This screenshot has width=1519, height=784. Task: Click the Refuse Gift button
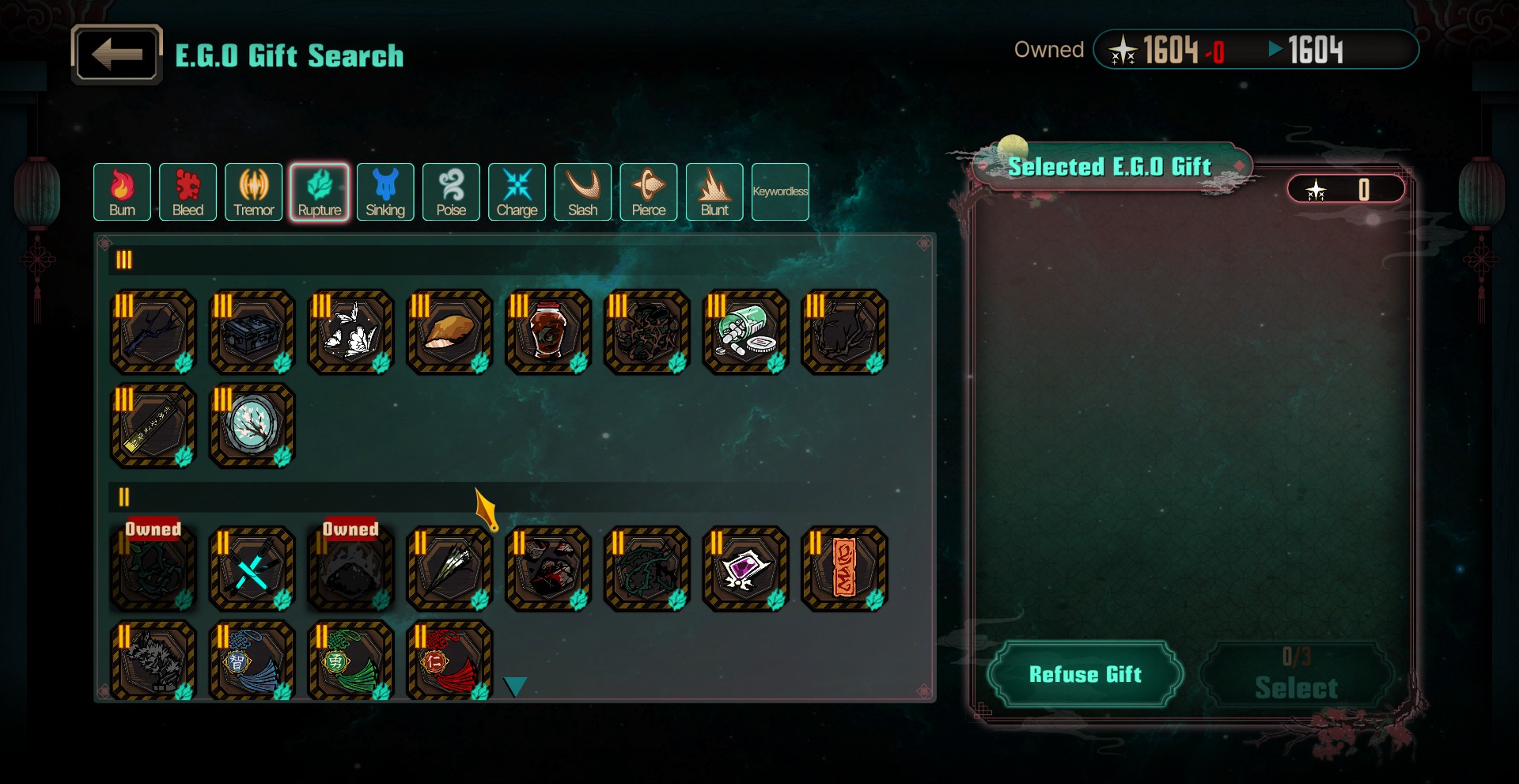pos(1085,674)
